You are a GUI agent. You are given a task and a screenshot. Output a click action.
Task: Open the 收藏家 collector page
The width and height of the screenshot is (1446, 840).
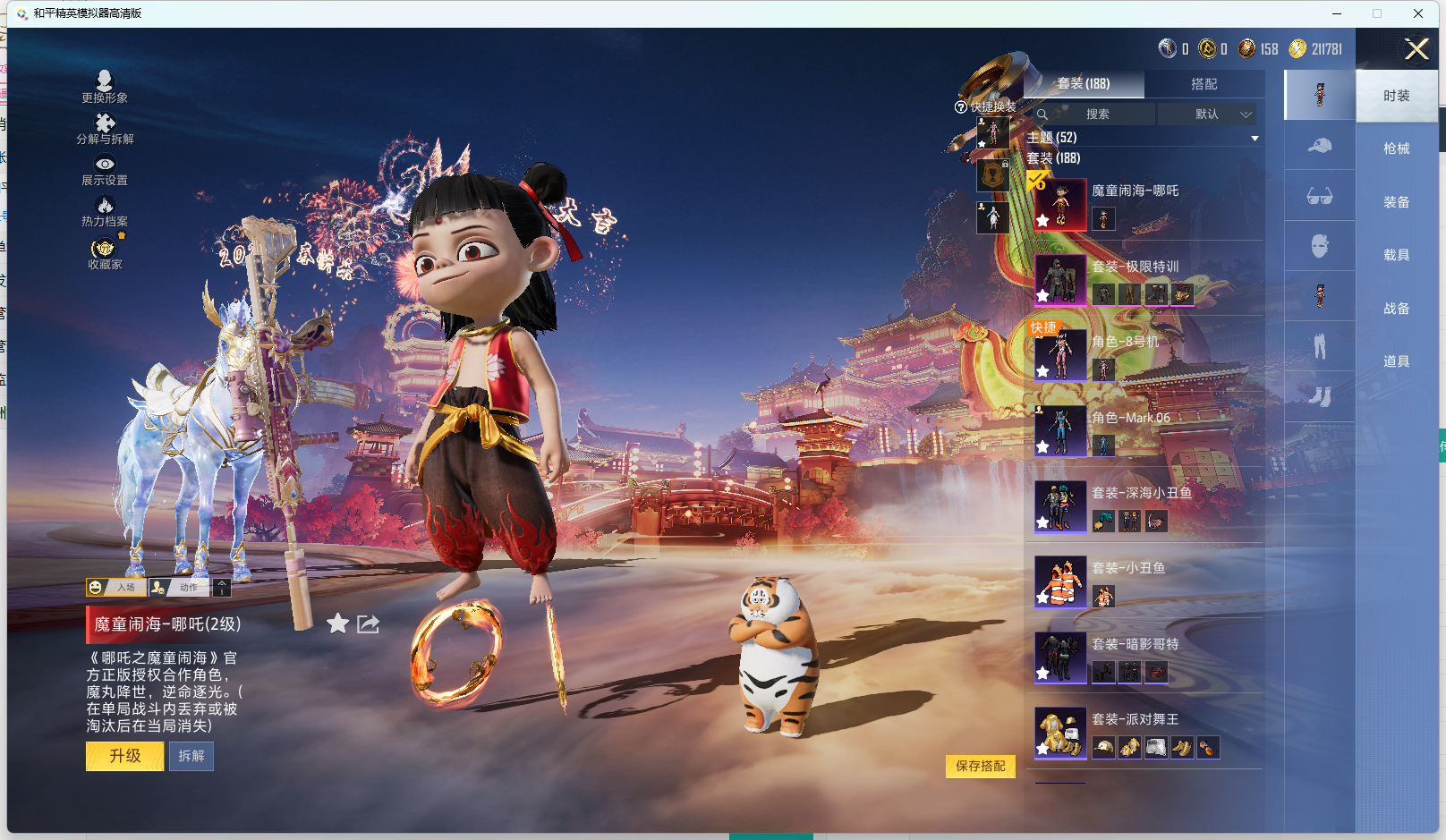coord(105,253)
